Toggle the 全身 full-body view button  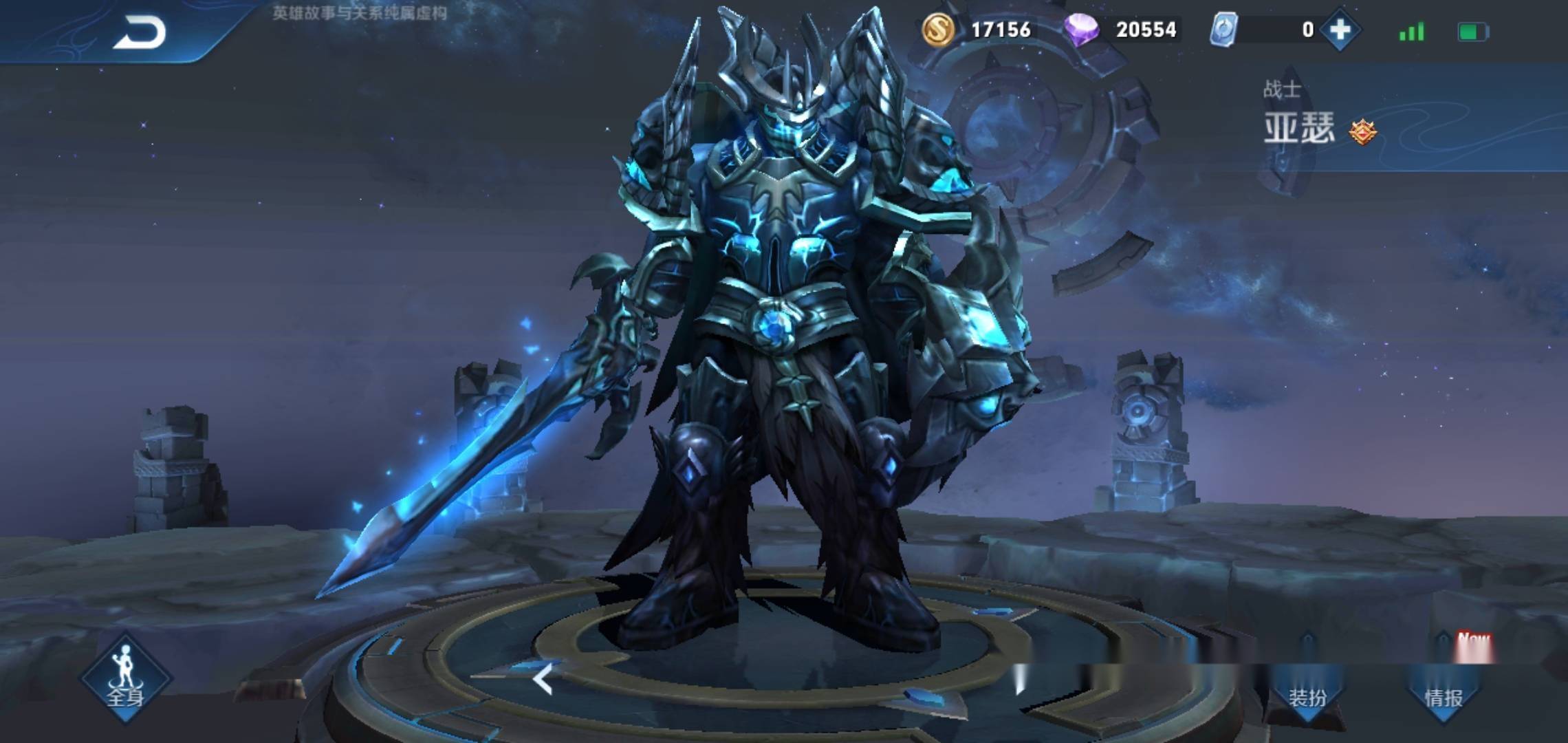125,678
